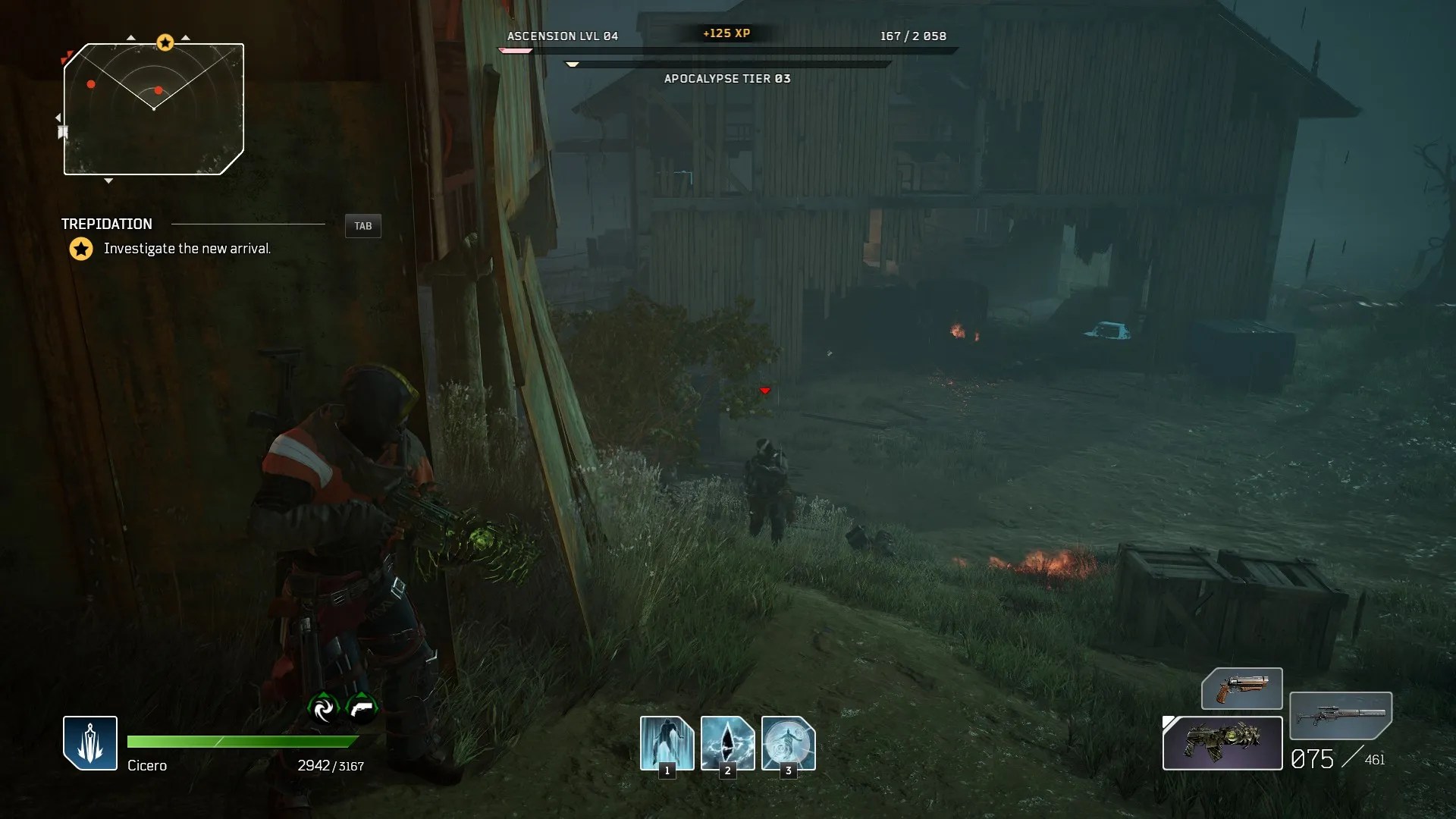The width and height of the screenshot is (1456, 819).
Task: Click the green swirl buff icon
Action: tap(324, 708)
